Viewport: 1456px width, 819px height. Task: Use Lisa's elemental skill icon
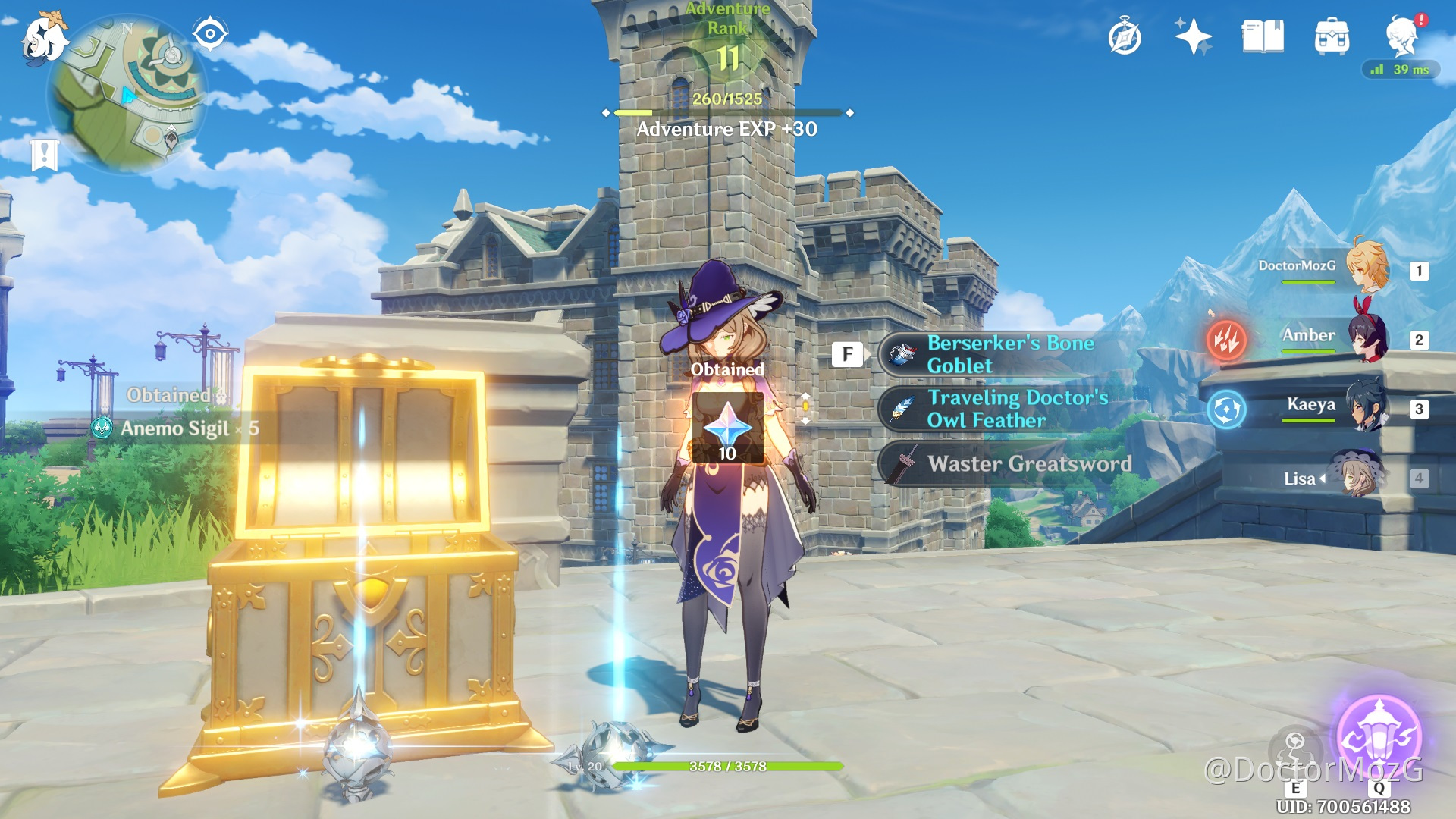pyautogui.click(x=1295, y=749)
